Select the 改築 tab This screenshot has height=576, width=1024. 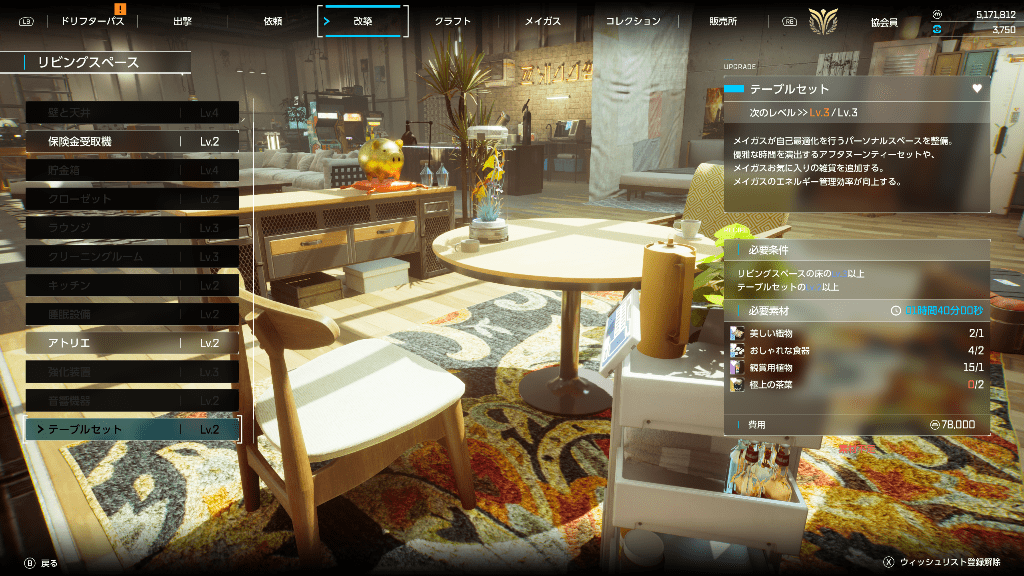pyautogui.click(x=362, y=21)
